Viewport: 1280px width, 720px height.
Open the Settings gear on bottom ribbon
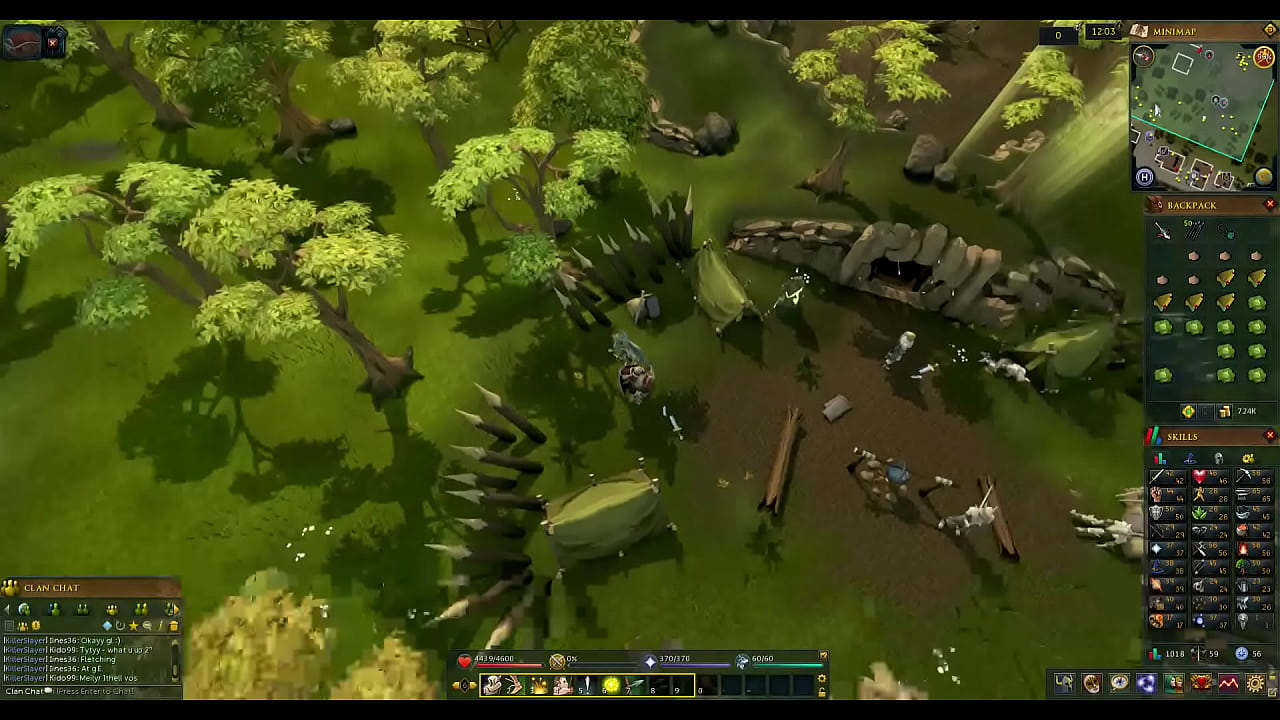point(1255,684)
